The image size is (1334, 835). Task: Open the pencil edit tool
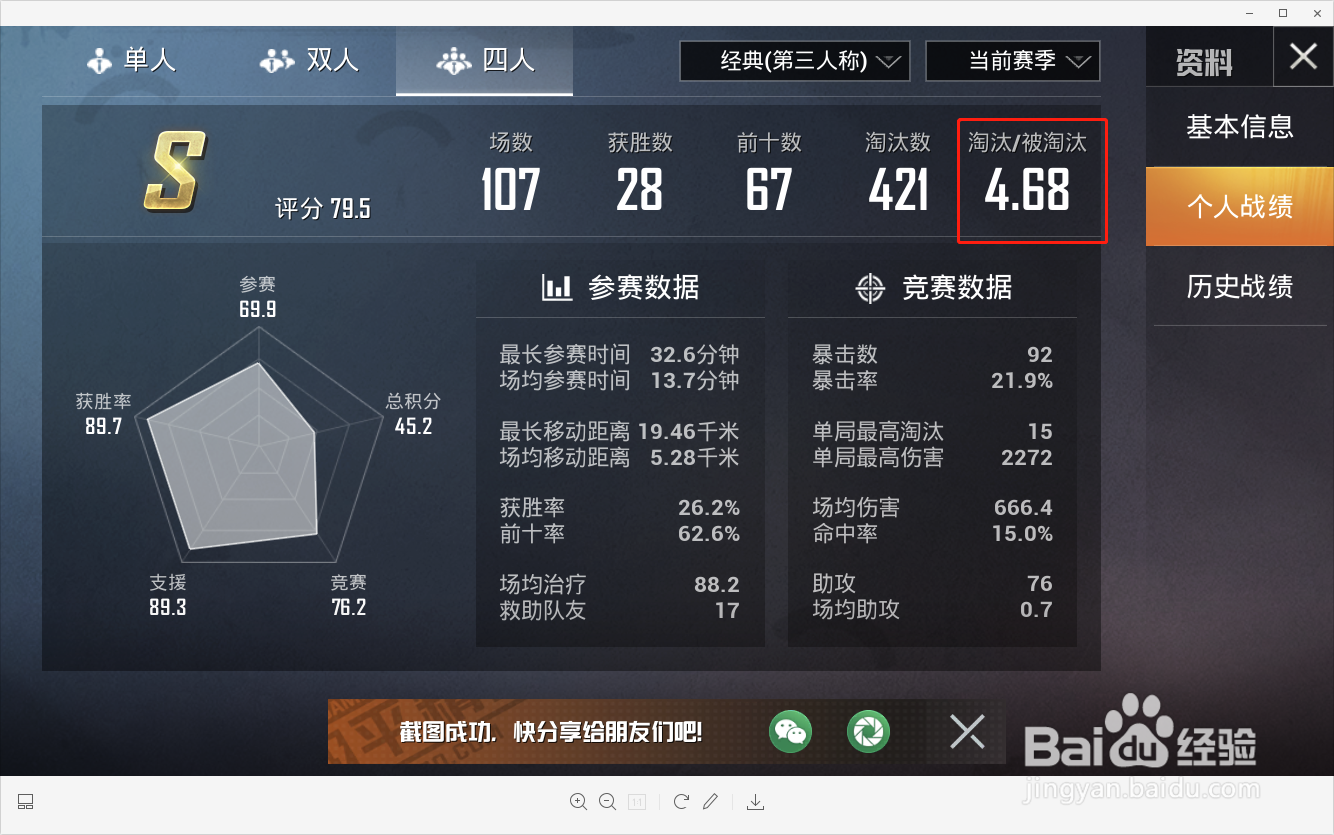tap(711, 801)
